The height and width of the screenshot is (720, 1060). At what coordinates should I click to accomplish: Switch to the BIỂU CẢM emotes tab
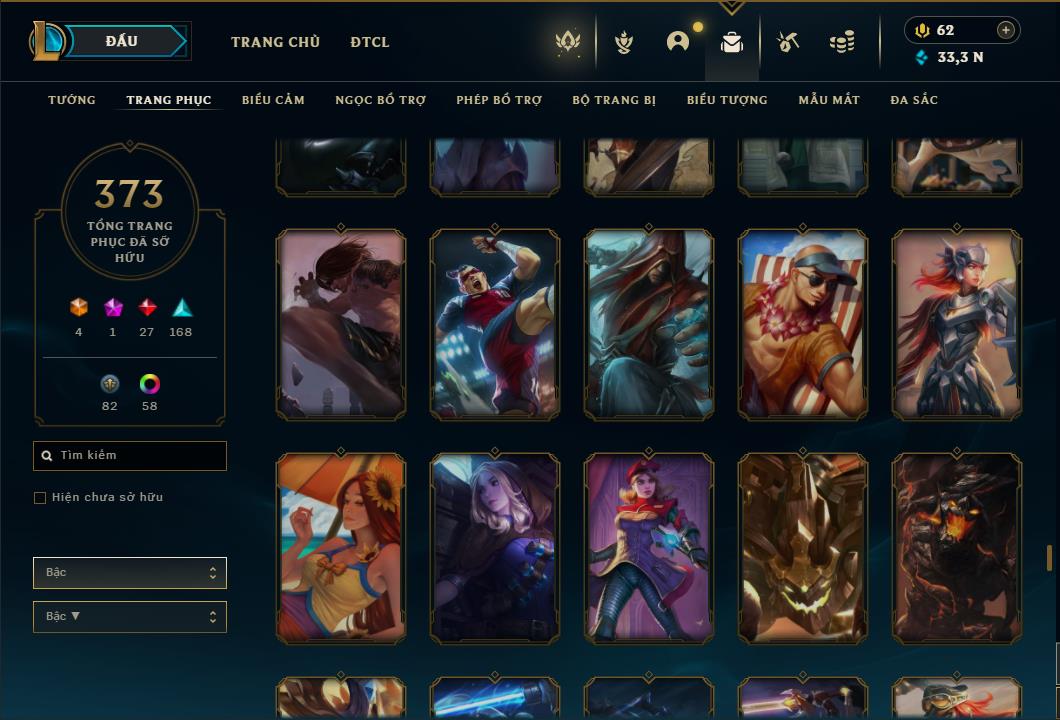[x=273, y=100]
